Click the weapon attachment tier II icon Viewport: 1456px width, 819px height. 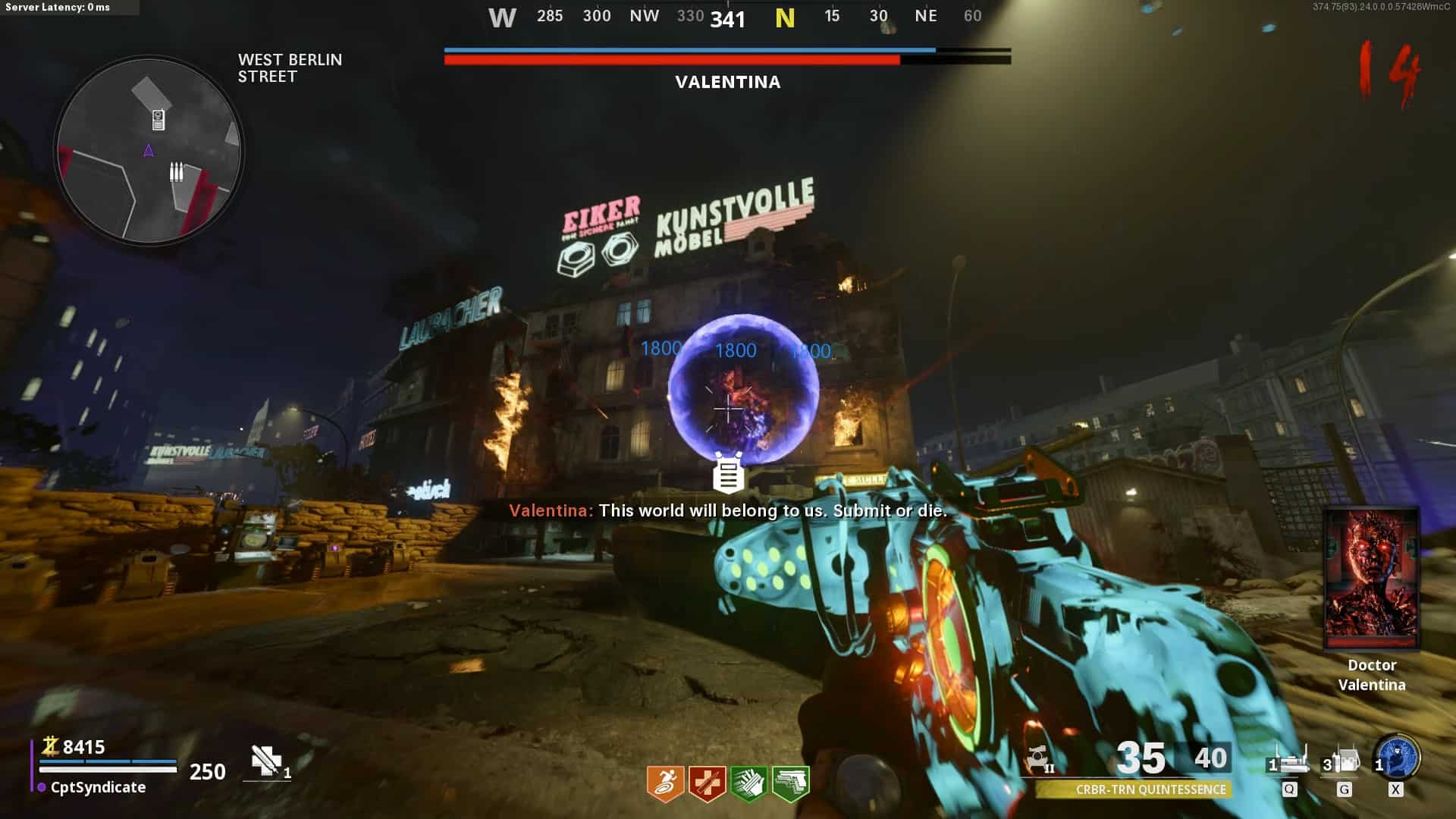click(x=1038, y=758)
